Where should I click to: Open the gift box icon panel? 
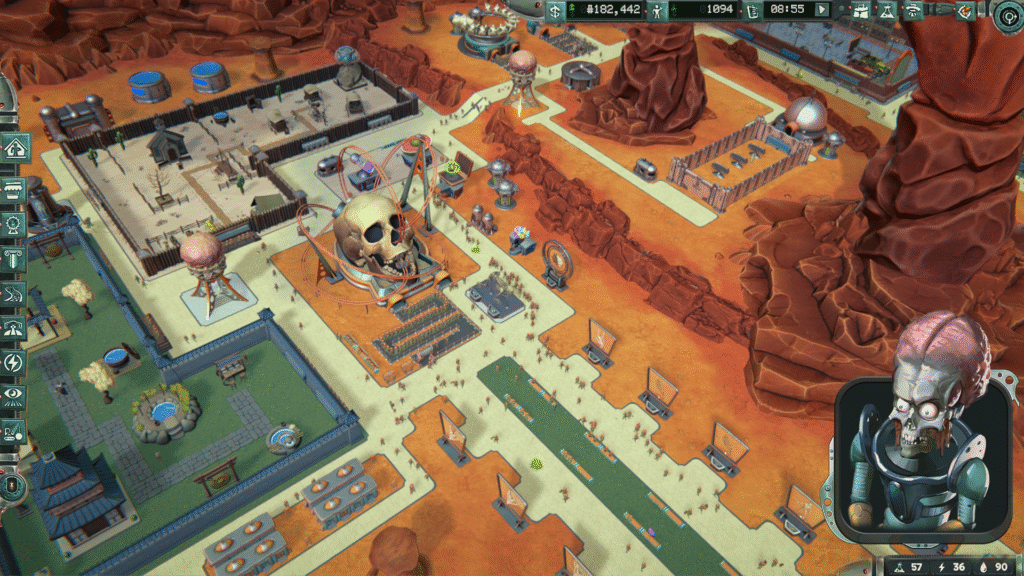point(862,10)
